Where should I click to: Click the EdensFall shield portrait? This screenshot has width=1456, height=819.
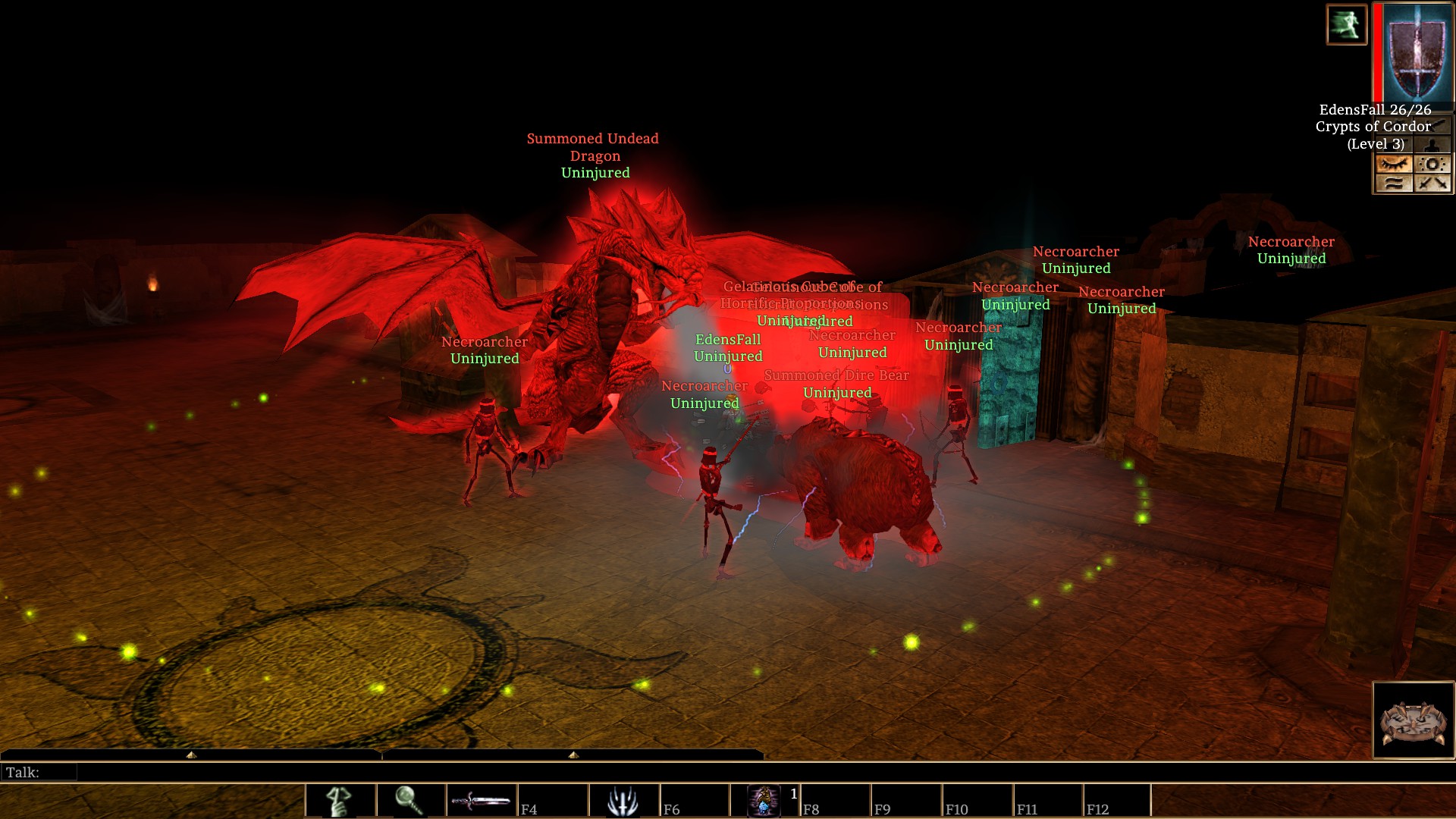(x=1415, y=52)
